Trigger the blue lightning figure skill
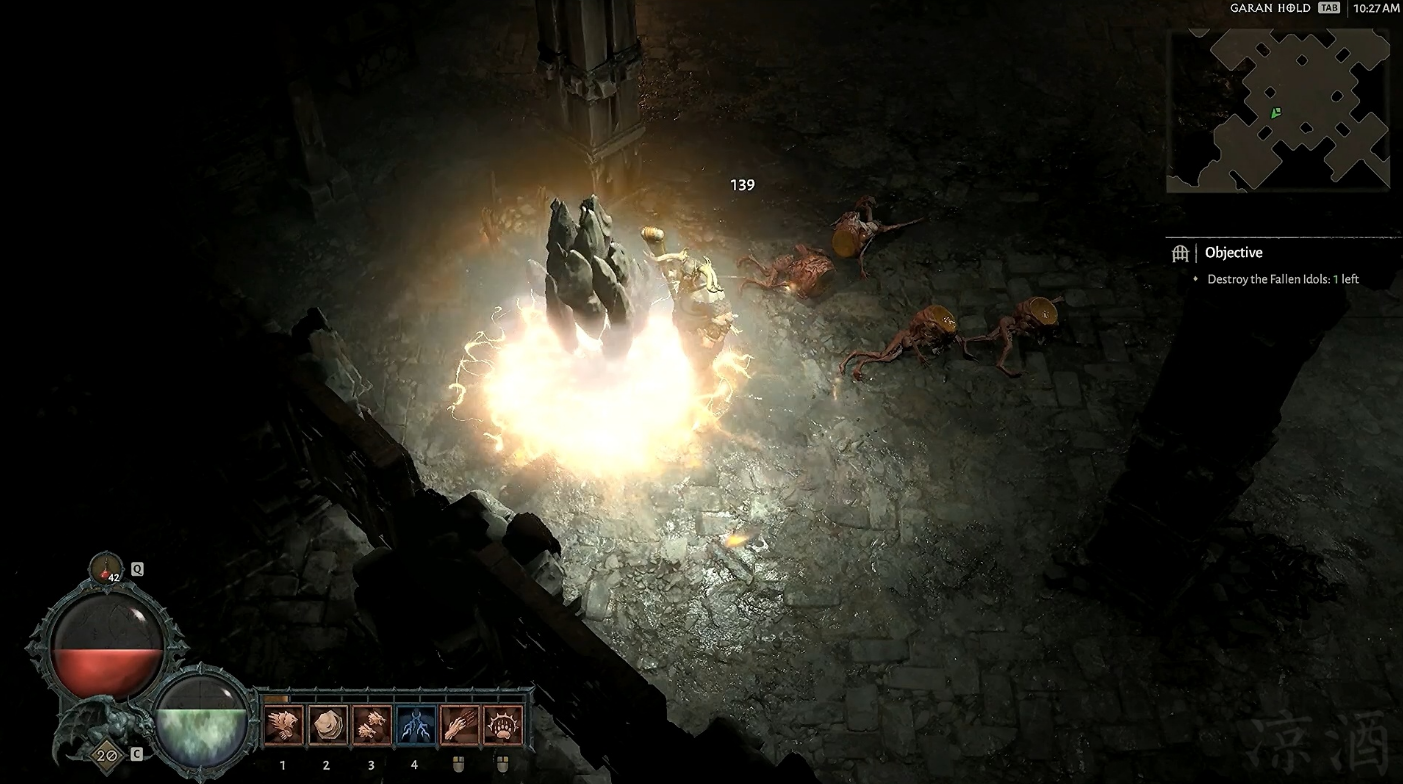Image resolution: width=1403 pixels, height=784 pixels. tap(415, 725)
